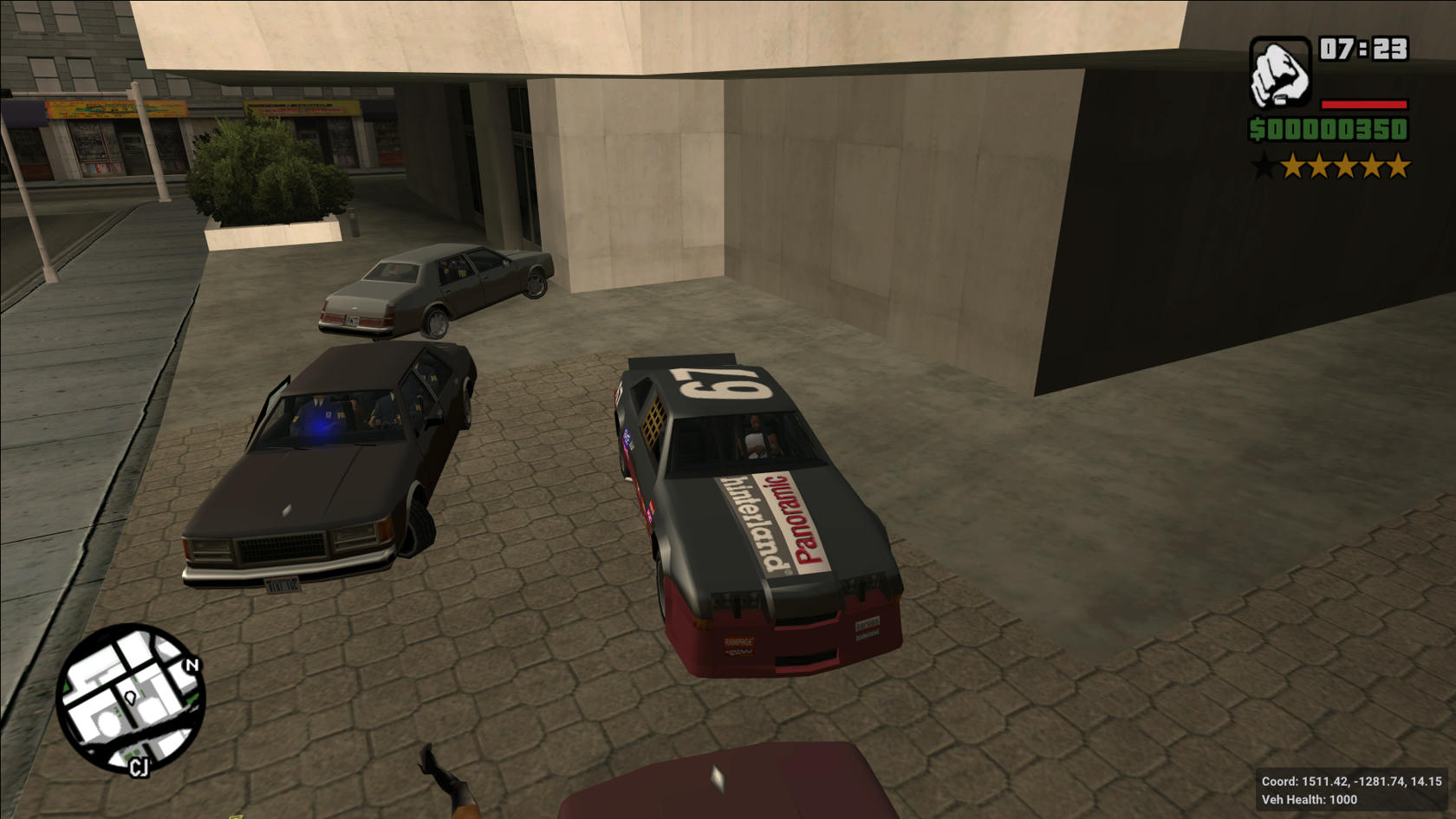The image size is (1456, 819).
Task: Open the circular minimap radar
Action: click(x=132, y=699)
